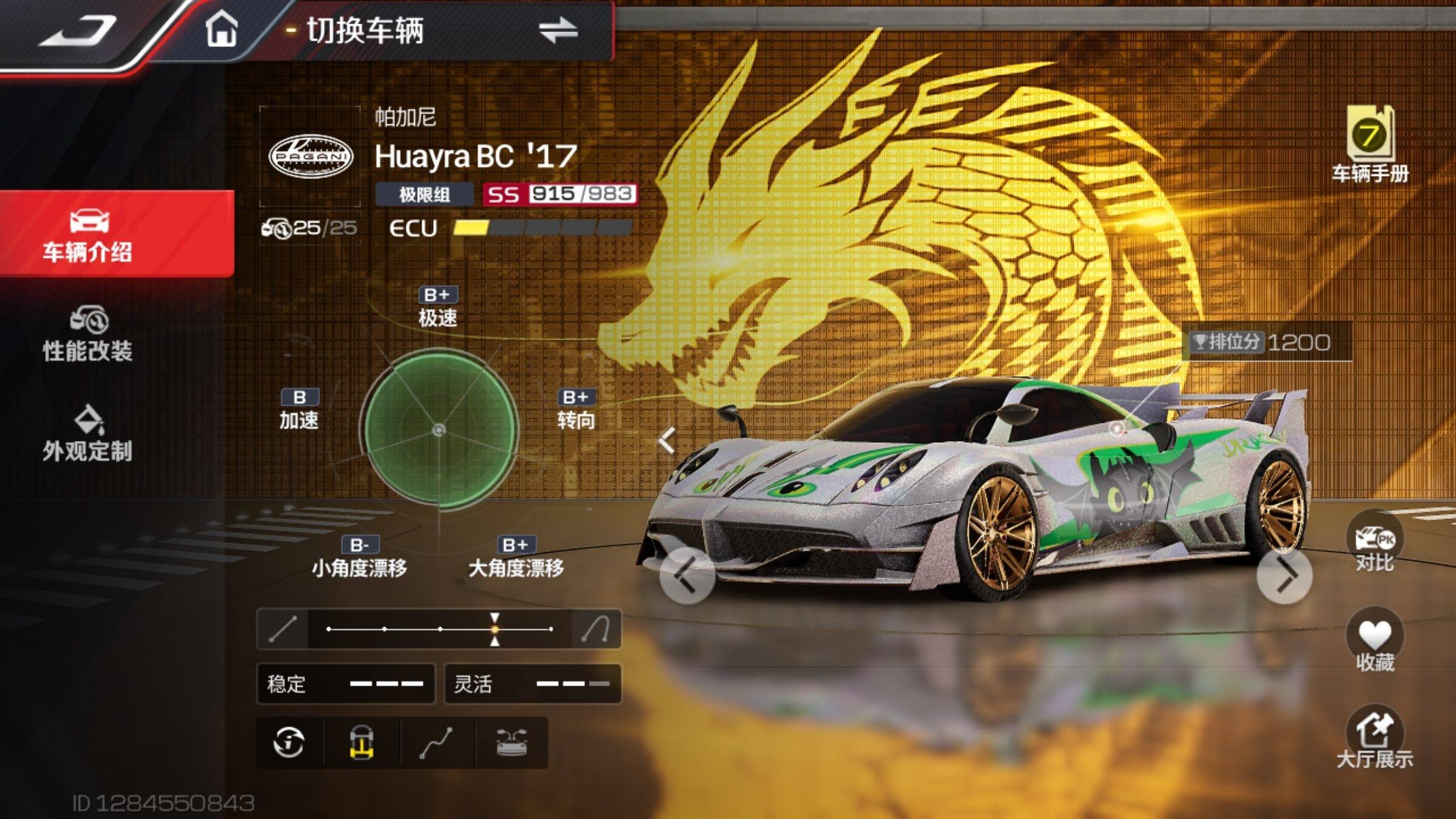The height and width of the screenshot is (819, 1456).
Task: Open the curve graph icon
Action: (x=436, y=743)
